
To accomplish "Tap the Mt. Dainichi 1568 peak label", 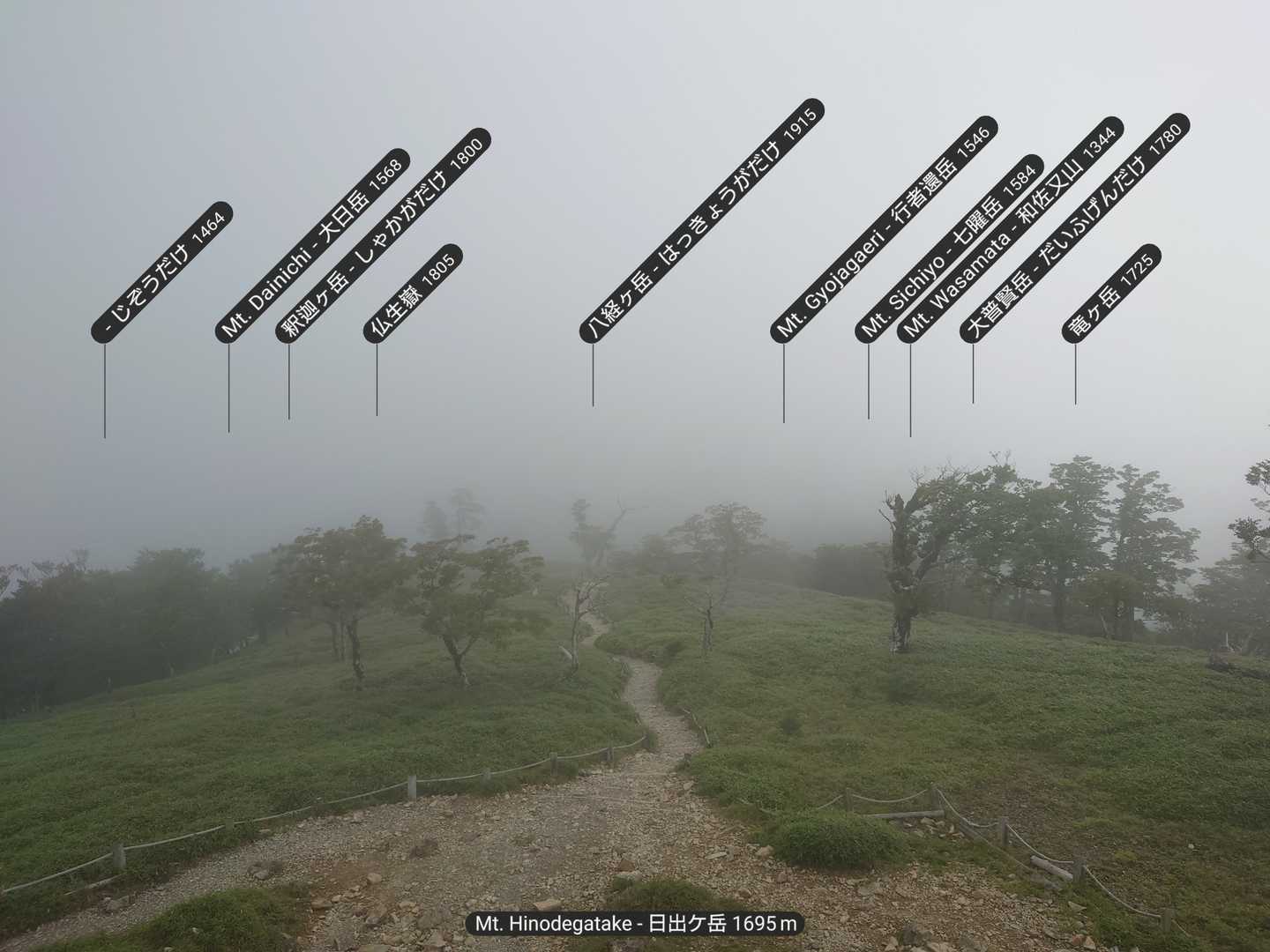I will pyautogui.click(x=312, y=245).
